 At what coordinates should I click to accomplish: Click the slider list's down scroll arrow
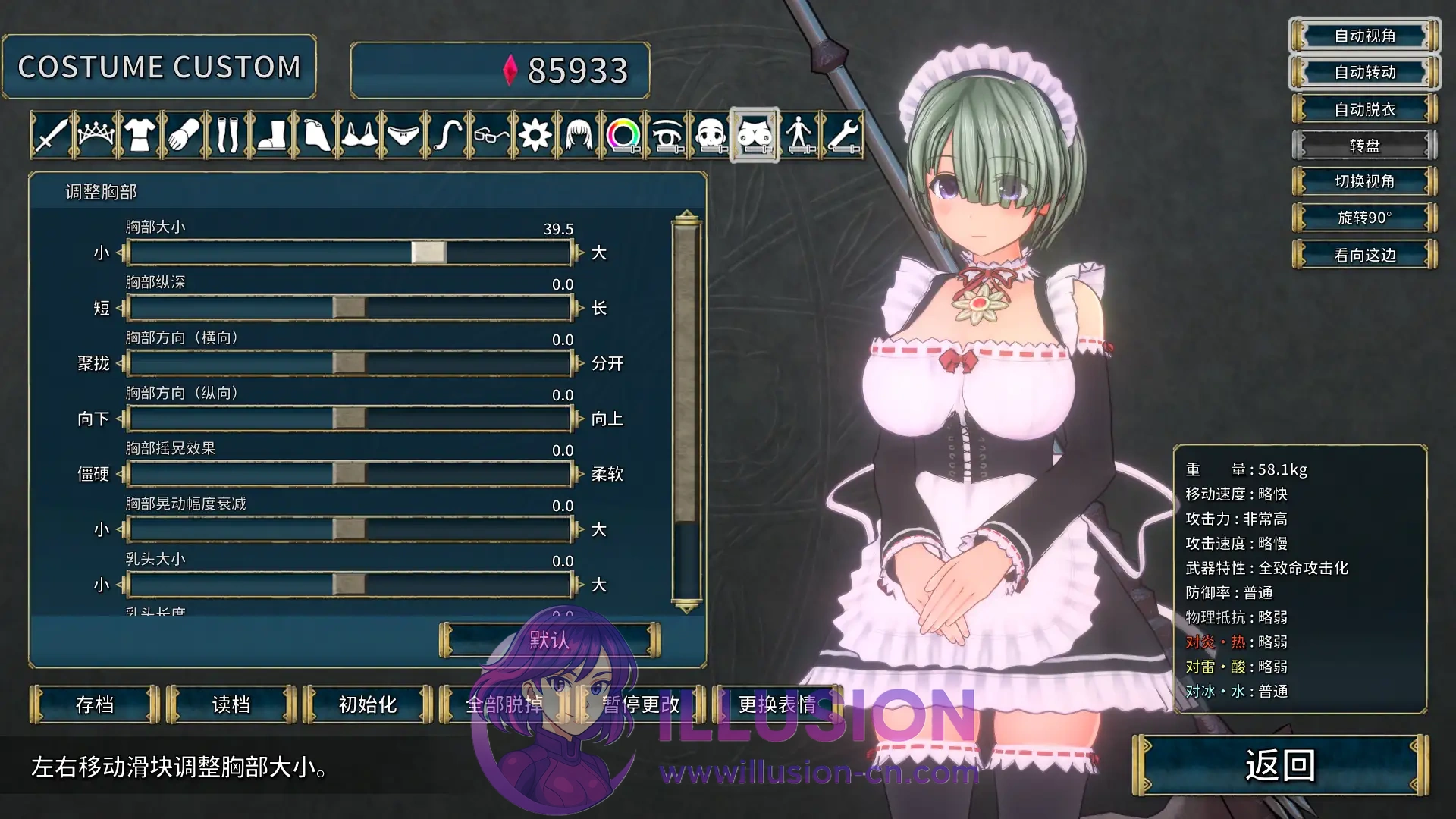coord(686,607)
